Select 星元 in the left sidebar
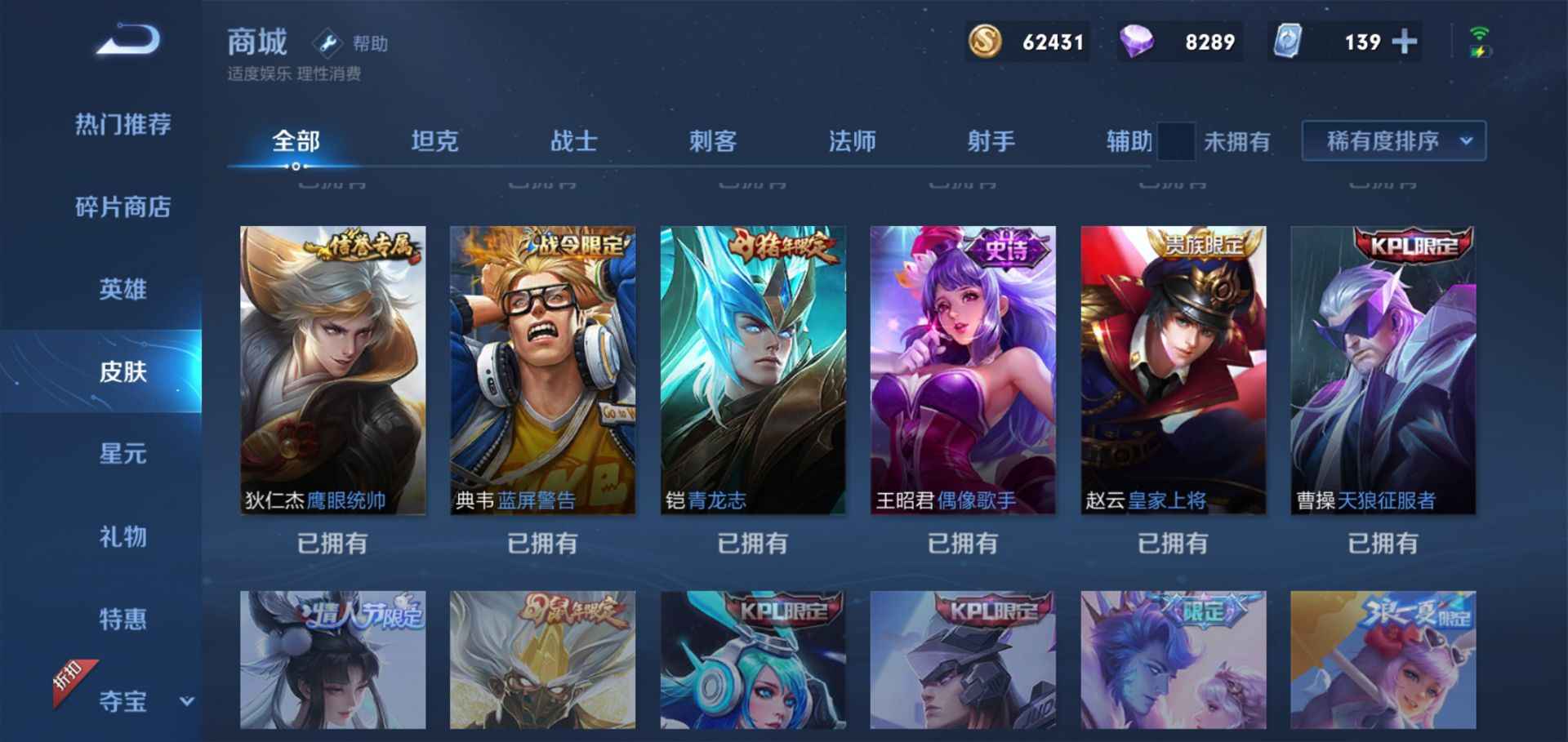 tap(122, 455)
